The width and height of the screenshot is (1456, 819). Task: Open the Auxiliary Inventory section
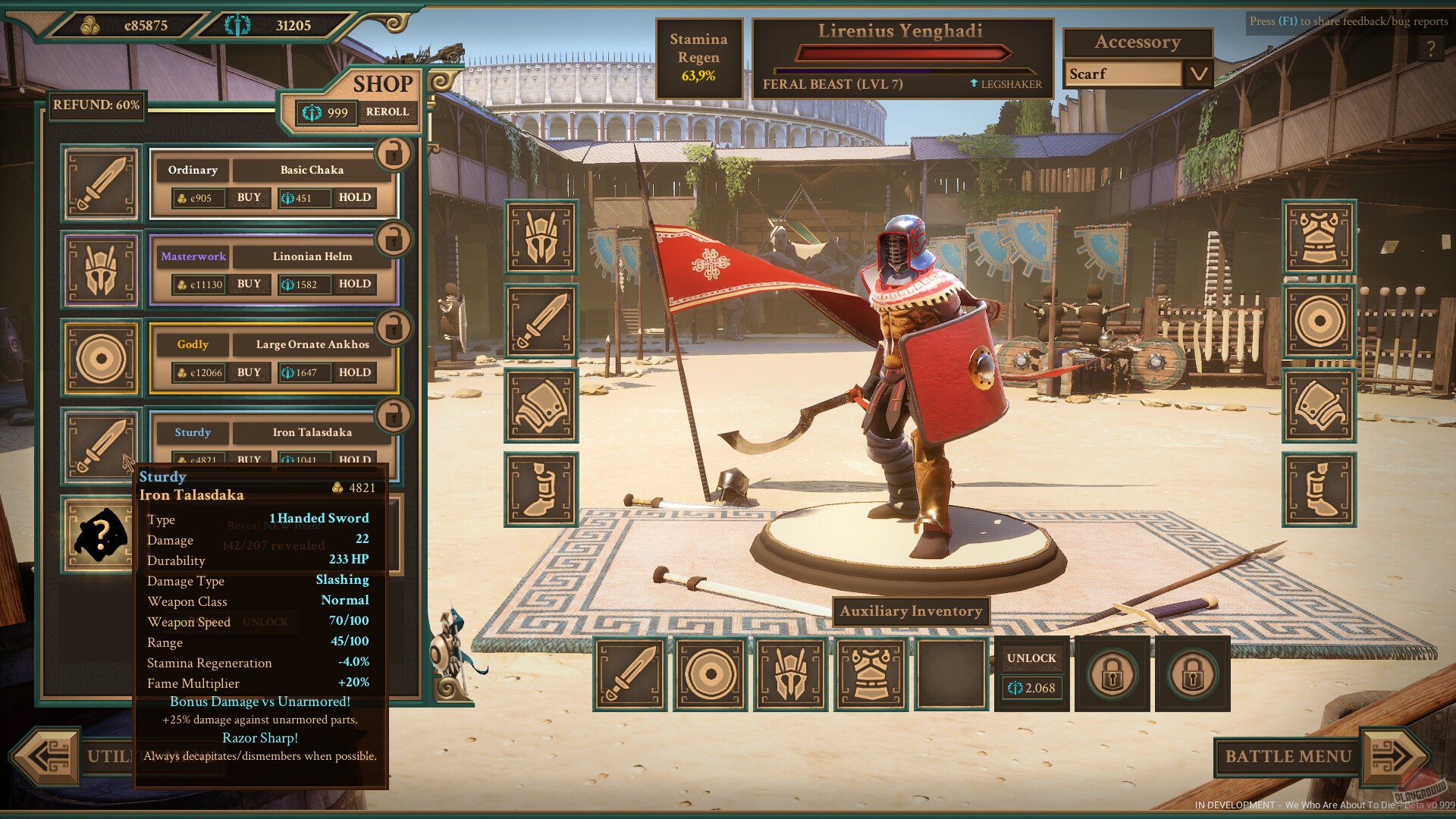(910, 611)
